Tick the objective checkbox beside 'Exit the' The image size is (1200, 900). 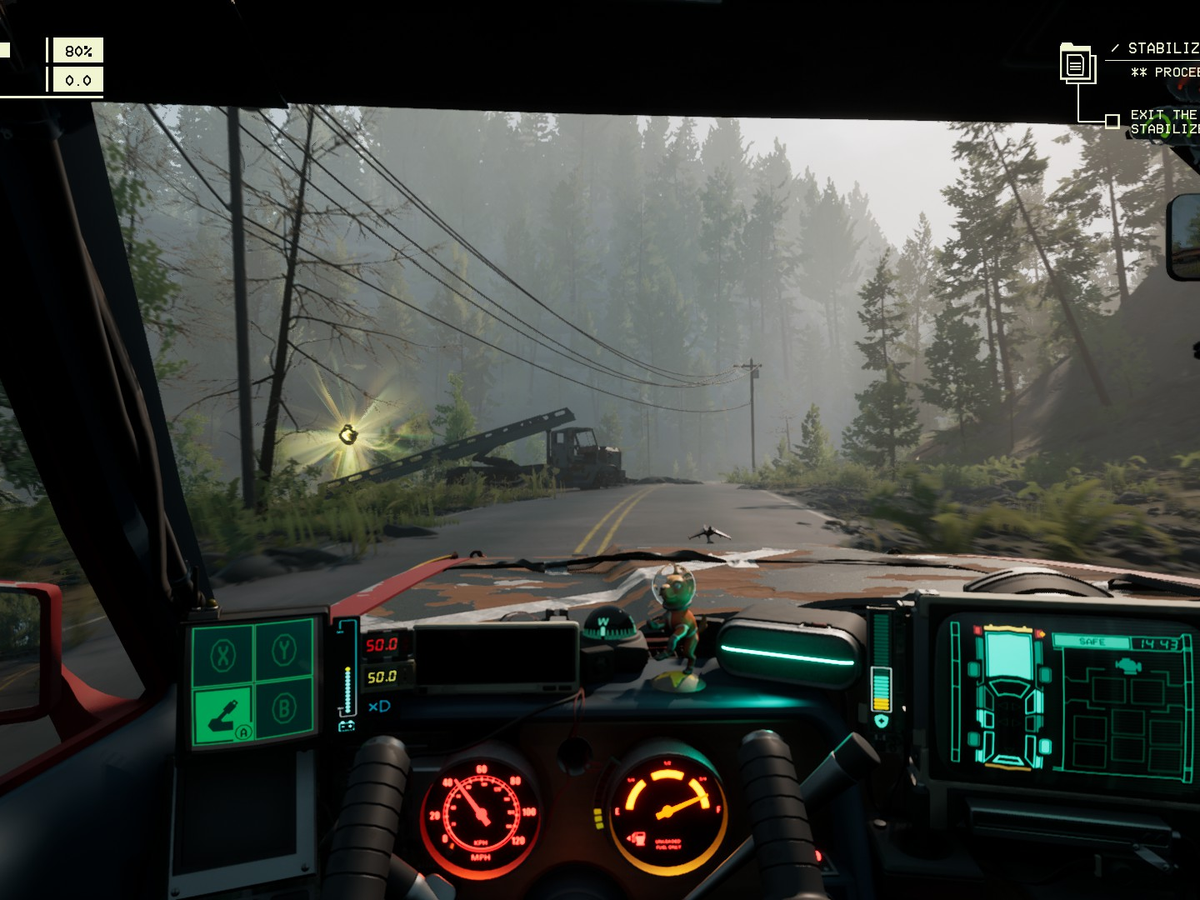pyautogui.click(x=1112, y=122)
